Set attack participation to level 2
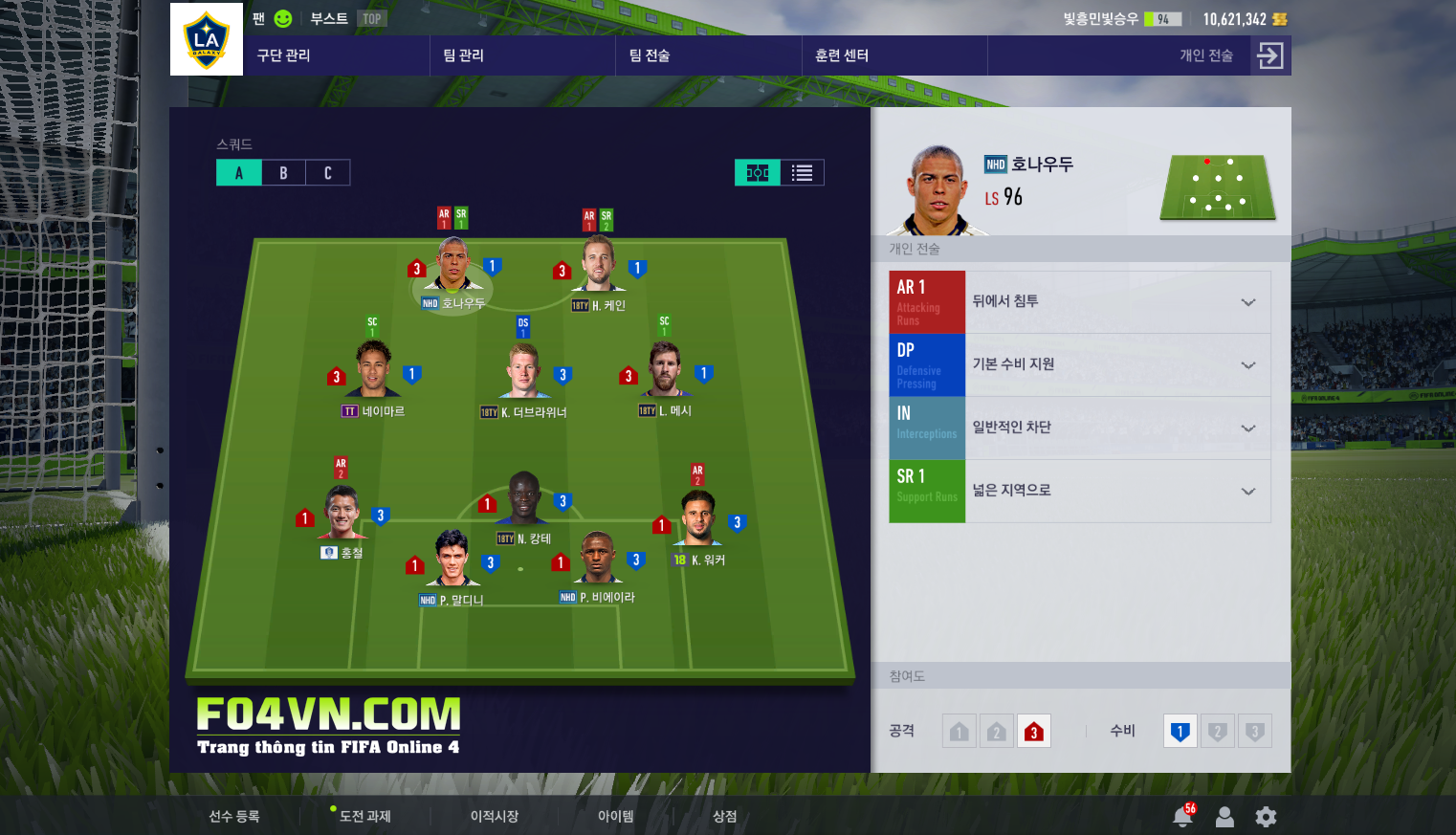 (x=997, y=732)
